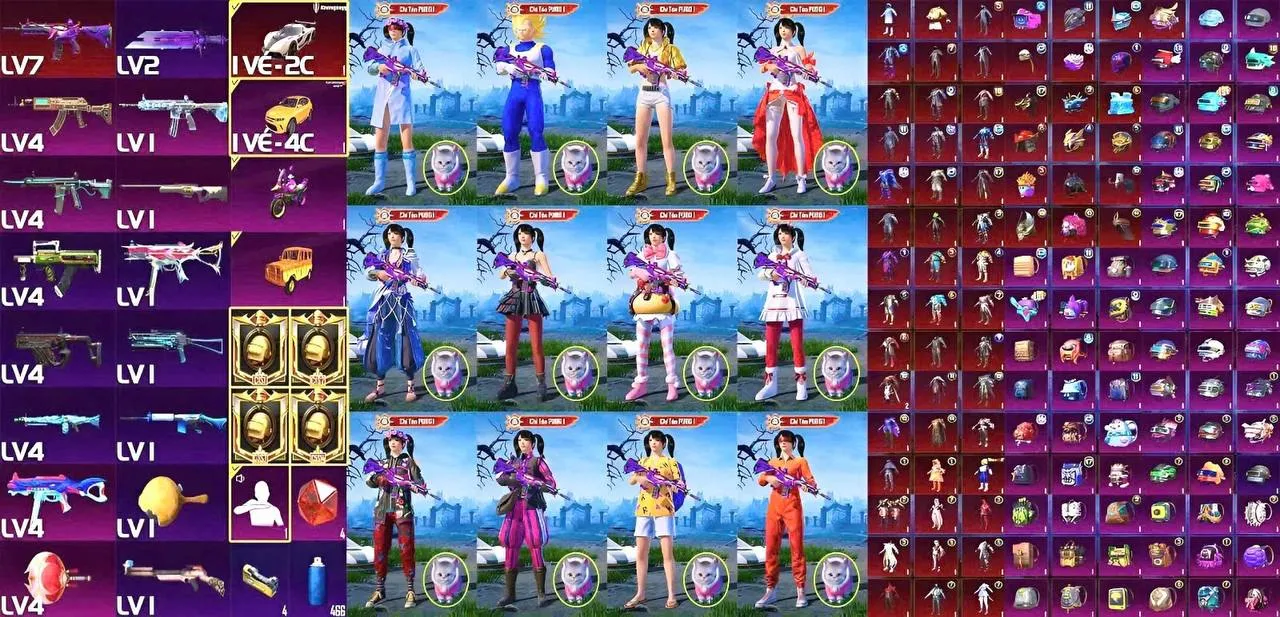Choose the white sports car vehicle tile
The image size is (1280, 617).
tap(288, 38)
